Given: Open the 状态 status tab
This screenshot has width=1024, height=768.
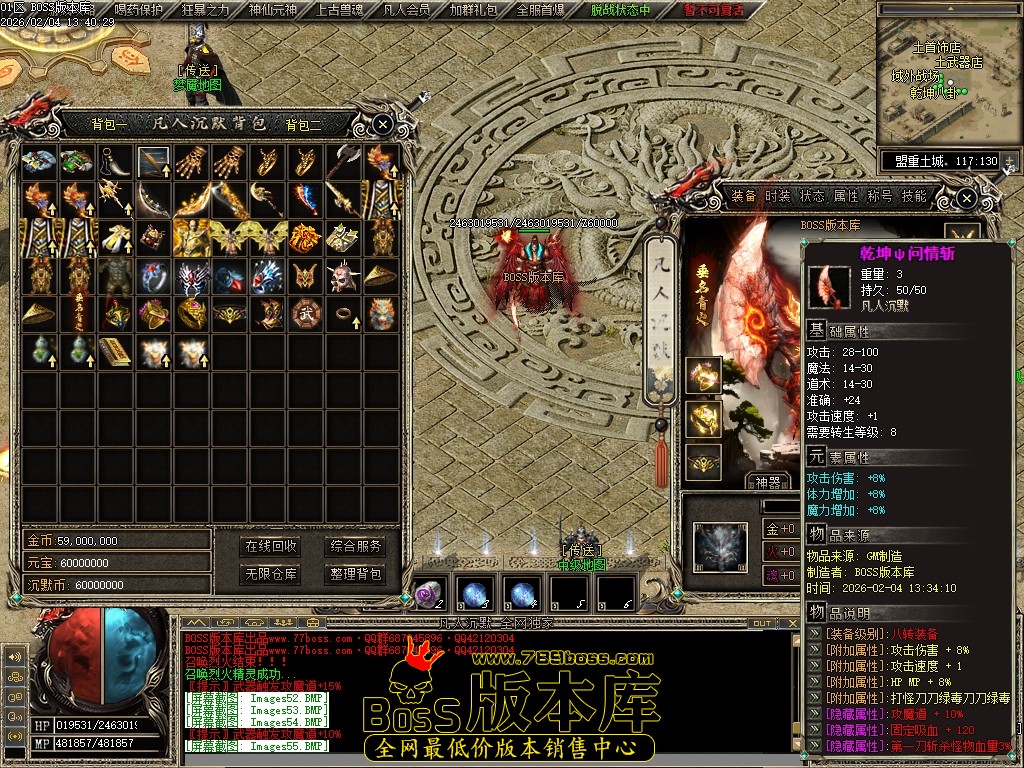Looking at the screenshot, I should 812,196.
